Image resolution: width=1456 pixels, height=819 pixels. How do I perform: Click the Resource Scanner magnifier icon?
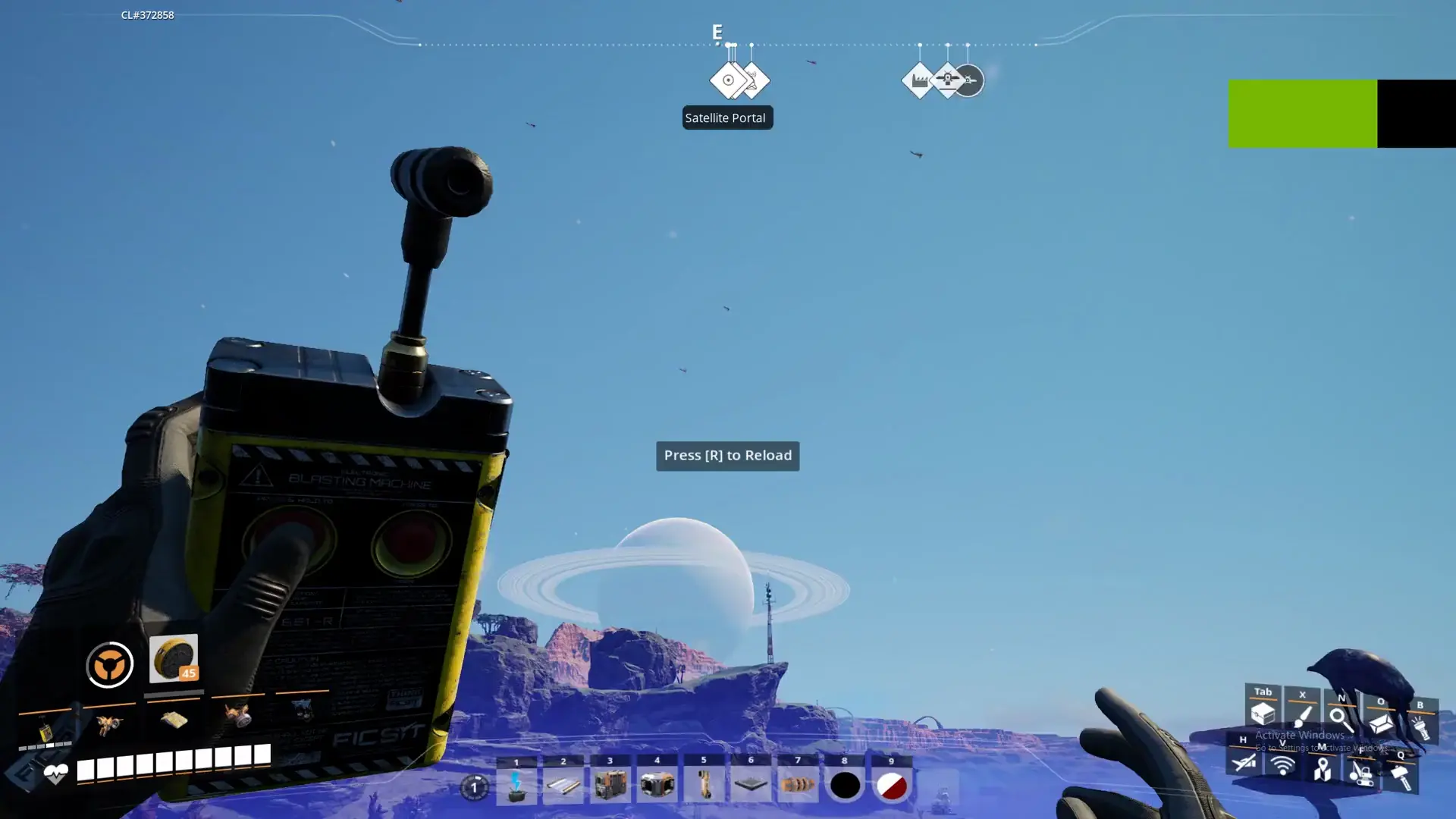click(x=1339, y=720)
